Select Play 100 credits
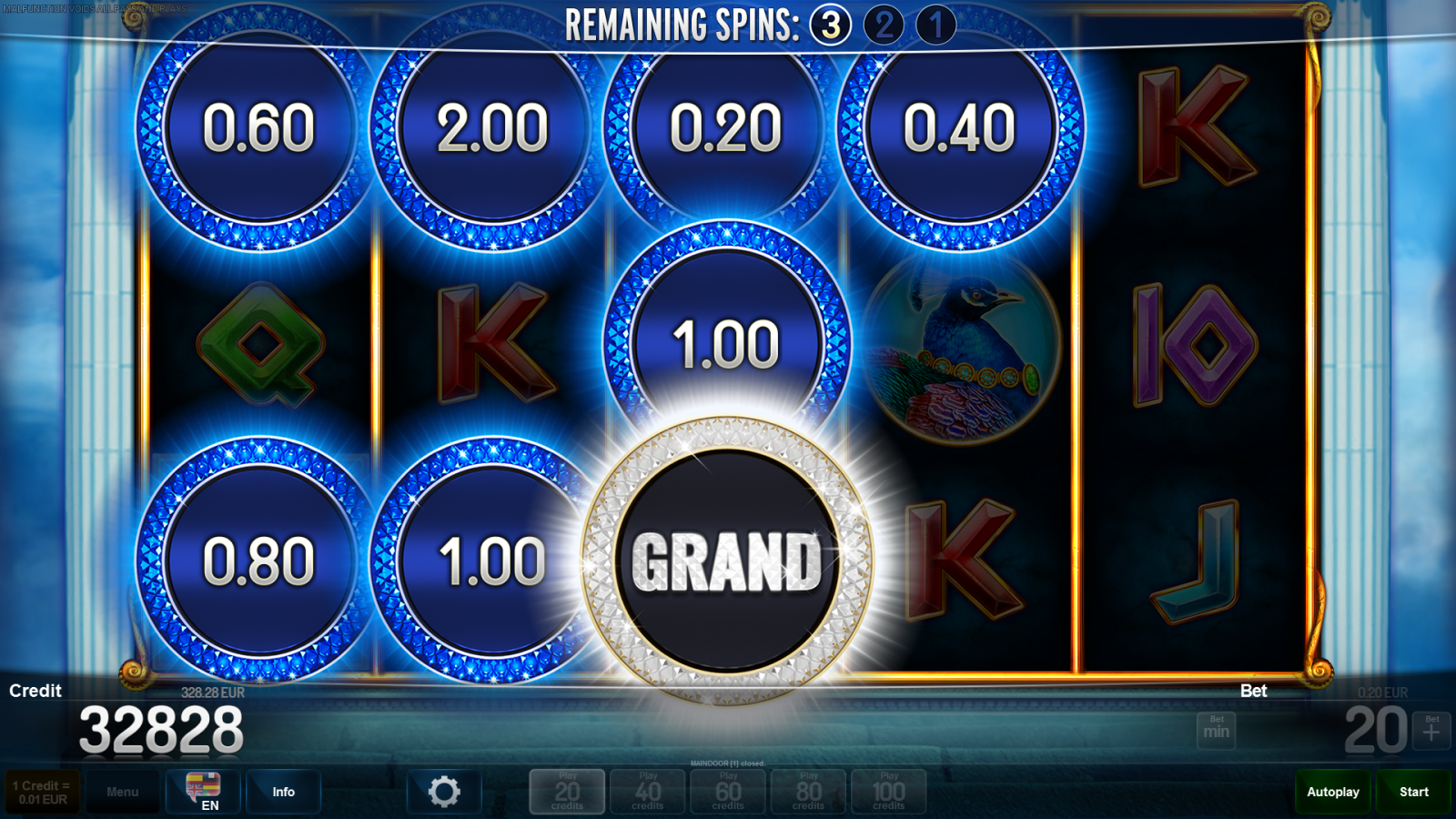The height and width of the screenshot is (819, 1456). tap(888, 791)
